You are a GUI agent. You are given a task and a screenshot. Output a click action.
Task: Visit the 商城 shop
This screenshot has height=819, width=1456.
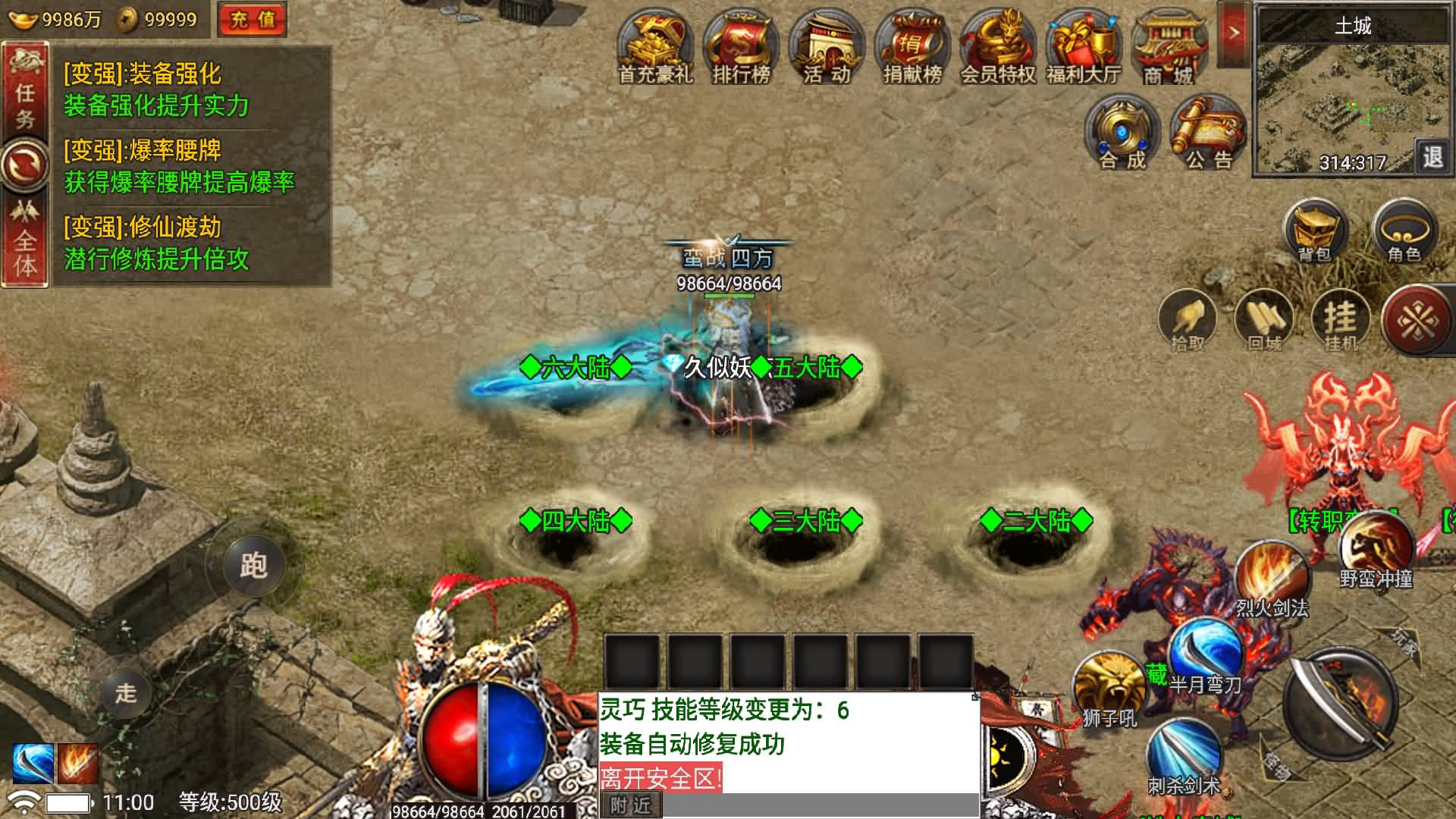1169,45
